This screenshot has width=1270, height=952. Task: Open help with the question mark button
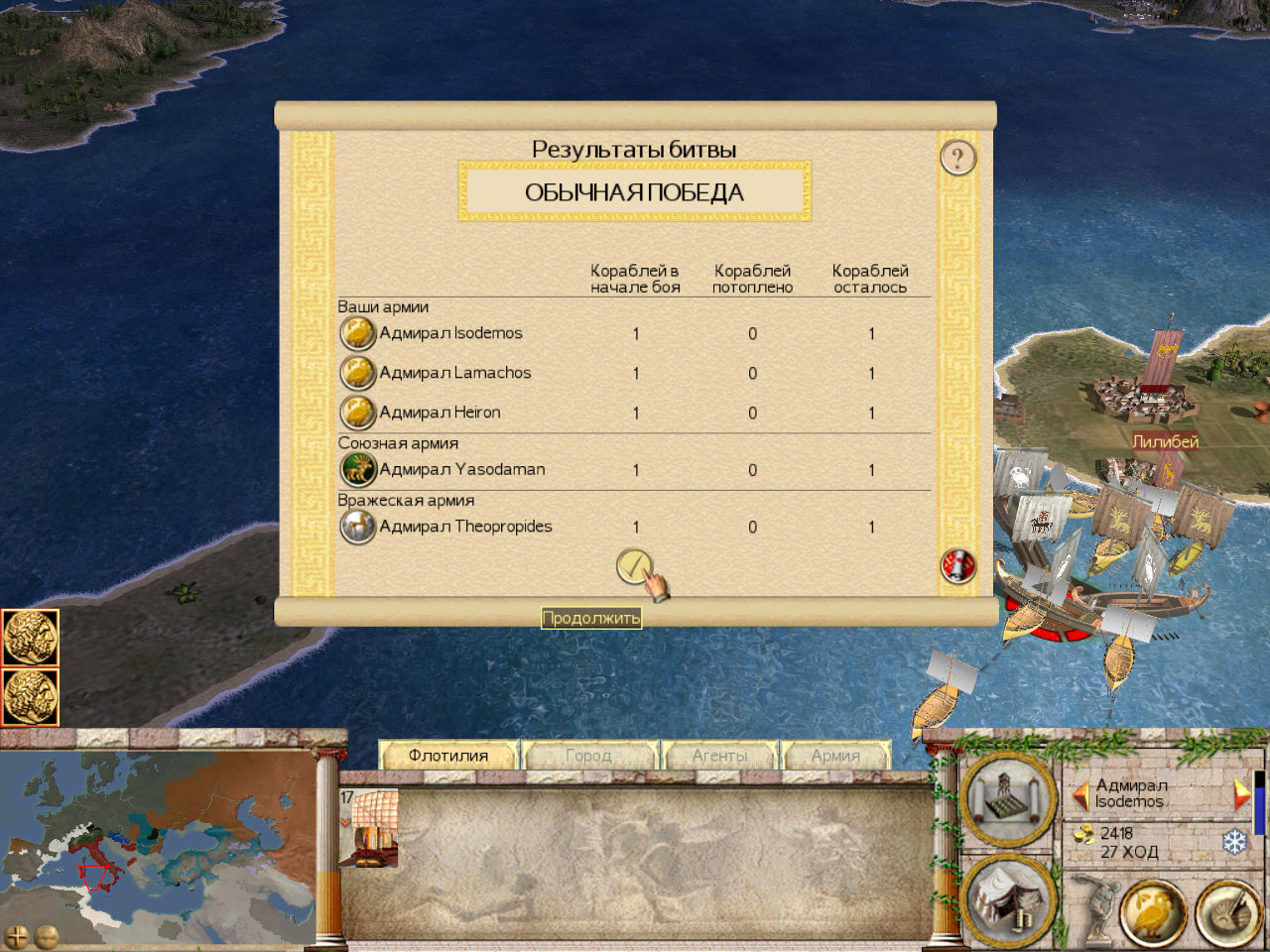957,158
